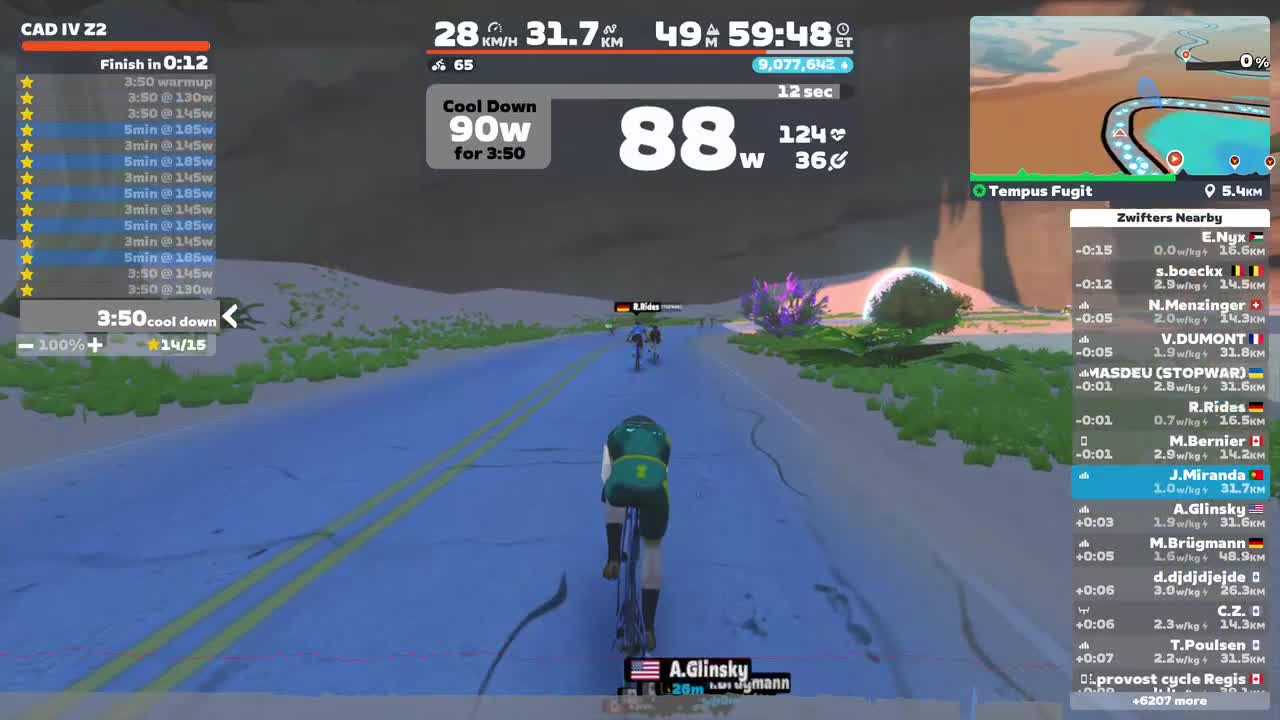Viewport: 1280px width, 720px height.
Task: Click the location pin beside 5.4KM
Action: (1212, 190)
